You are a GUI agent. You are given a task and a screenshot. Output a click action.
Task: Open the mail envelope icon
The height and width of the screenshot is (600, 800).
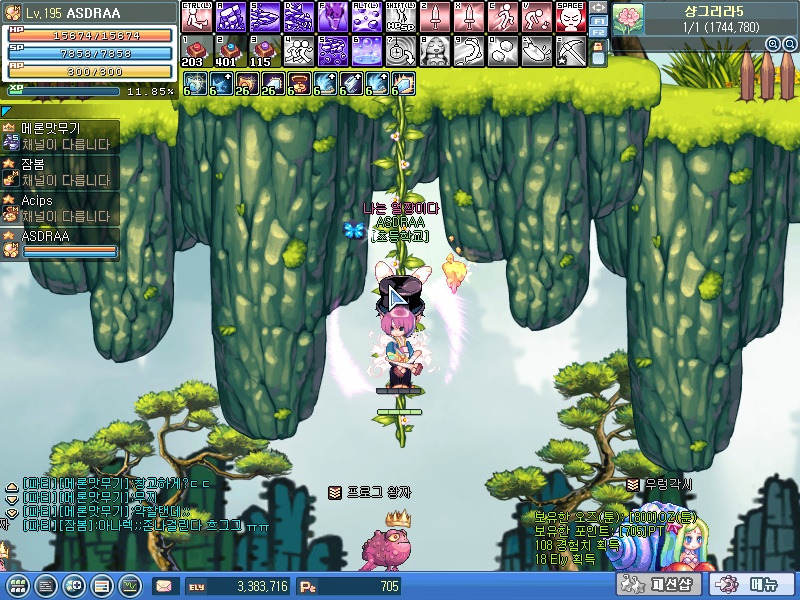tap(162, 586)
